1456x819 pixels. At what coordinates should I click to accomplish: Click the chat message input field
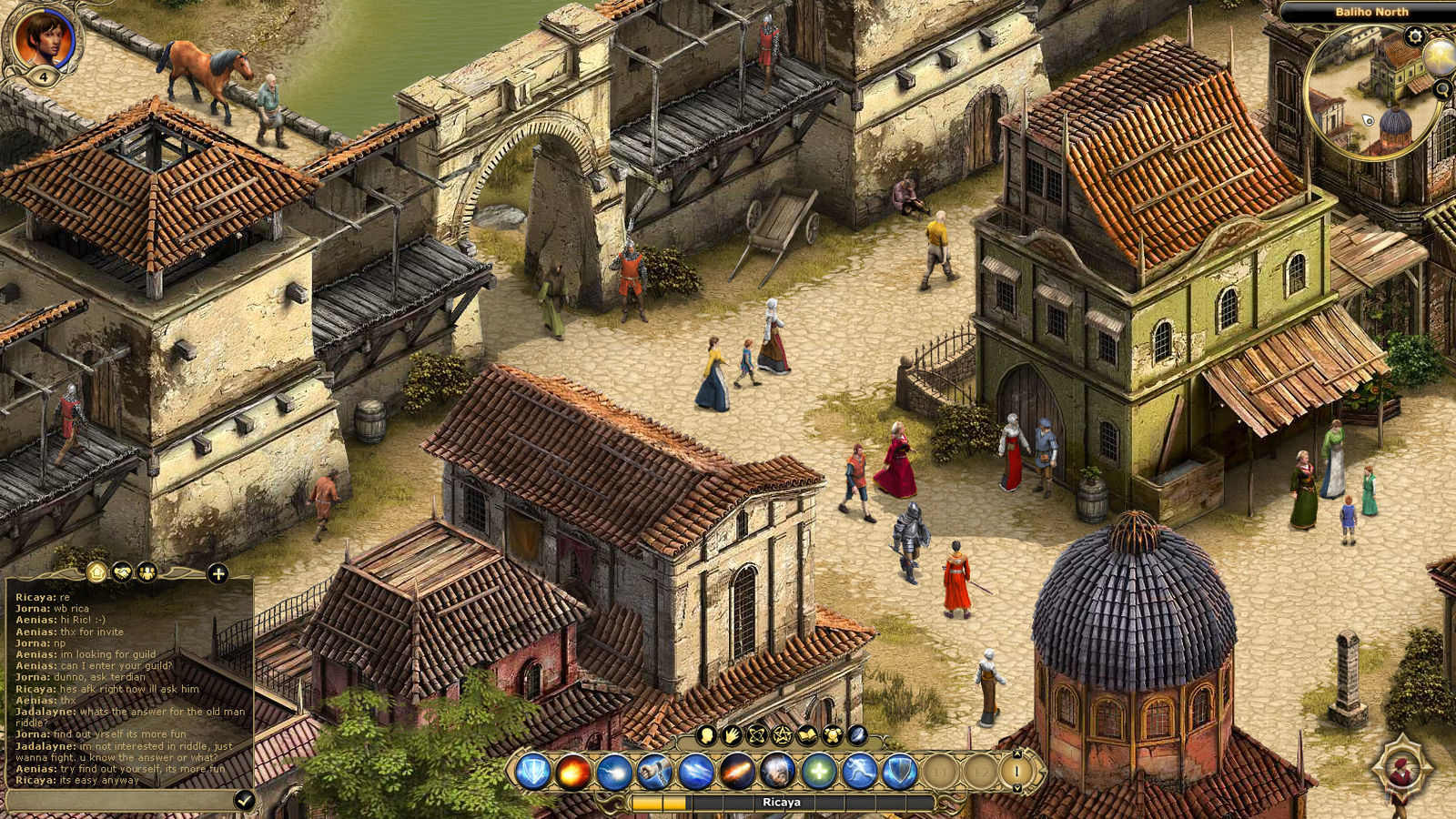tap(118, 800)
